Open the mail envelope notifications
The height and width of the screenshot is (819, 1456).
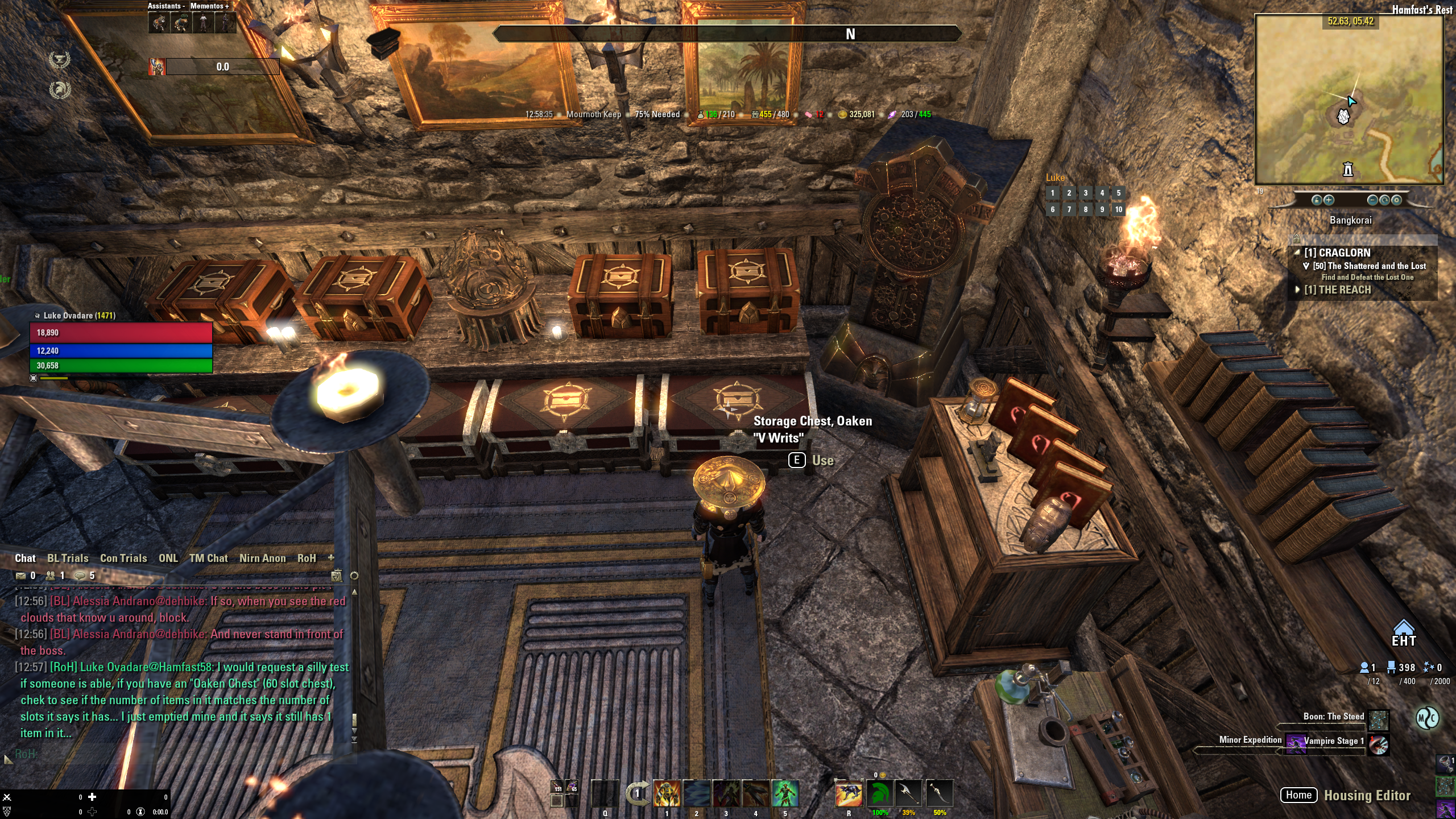pyautogui.click(x=21, y=576)
